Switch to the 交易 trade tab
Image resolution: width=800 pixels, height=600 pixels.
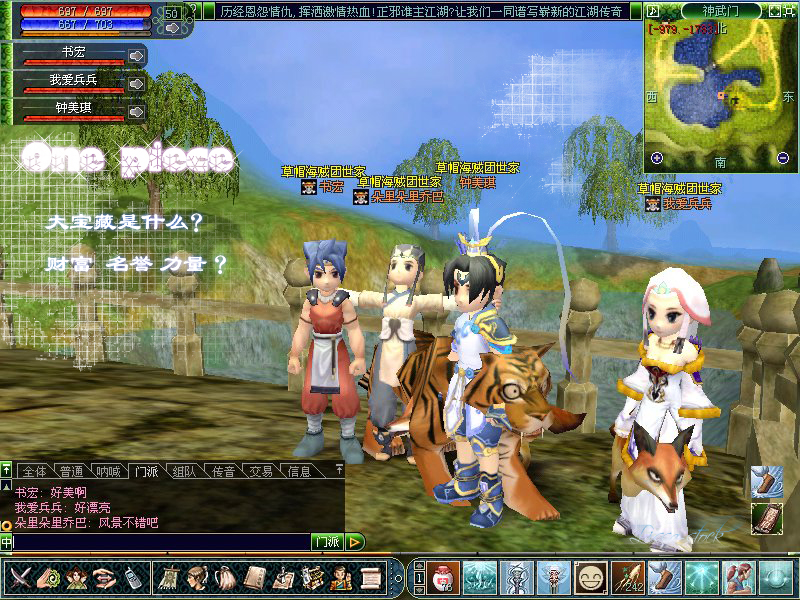(x=261, y=471)
